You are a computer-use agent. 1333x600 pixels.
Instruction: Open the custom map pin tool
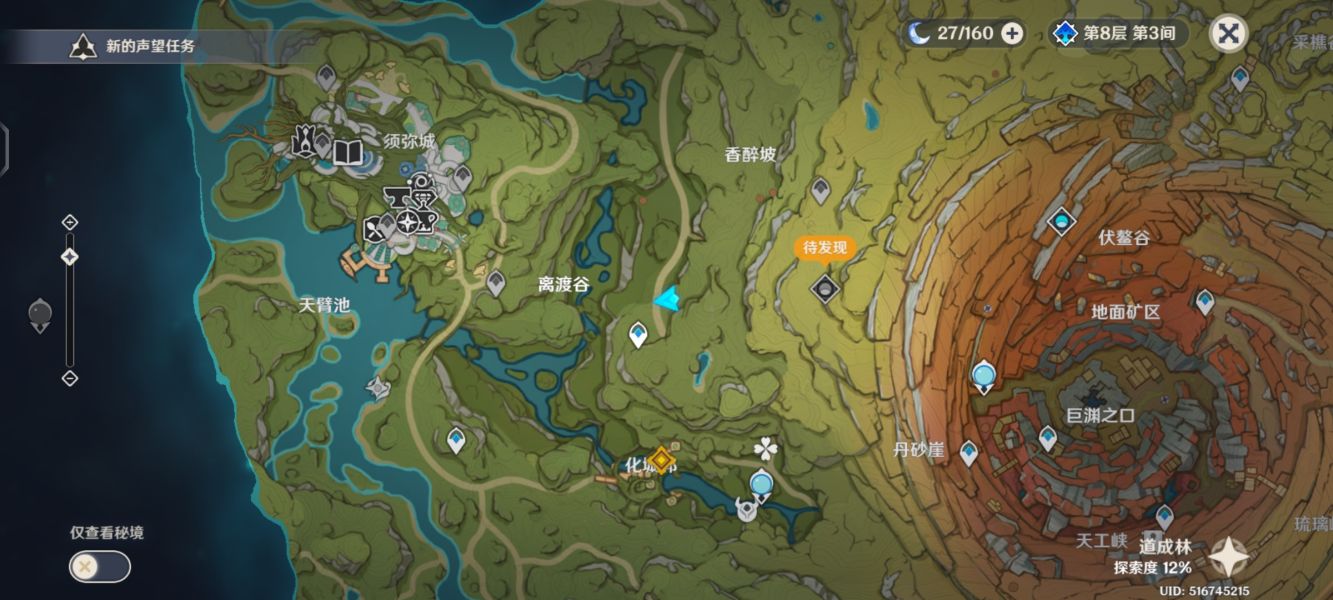click(40, 316)
